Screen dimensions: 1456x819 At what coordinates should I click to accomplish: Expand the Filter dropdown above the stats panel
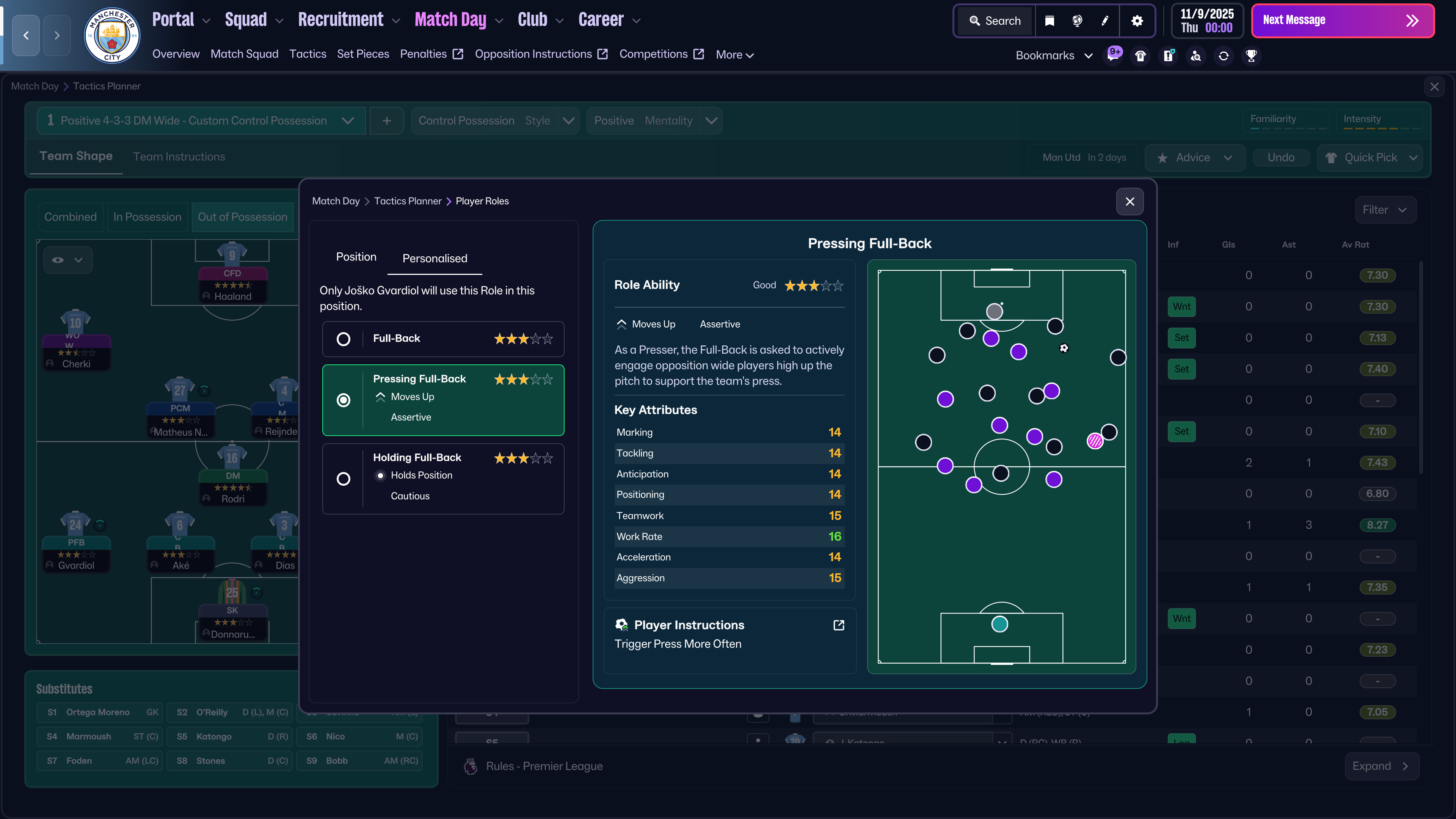[x=1385, y=209]
